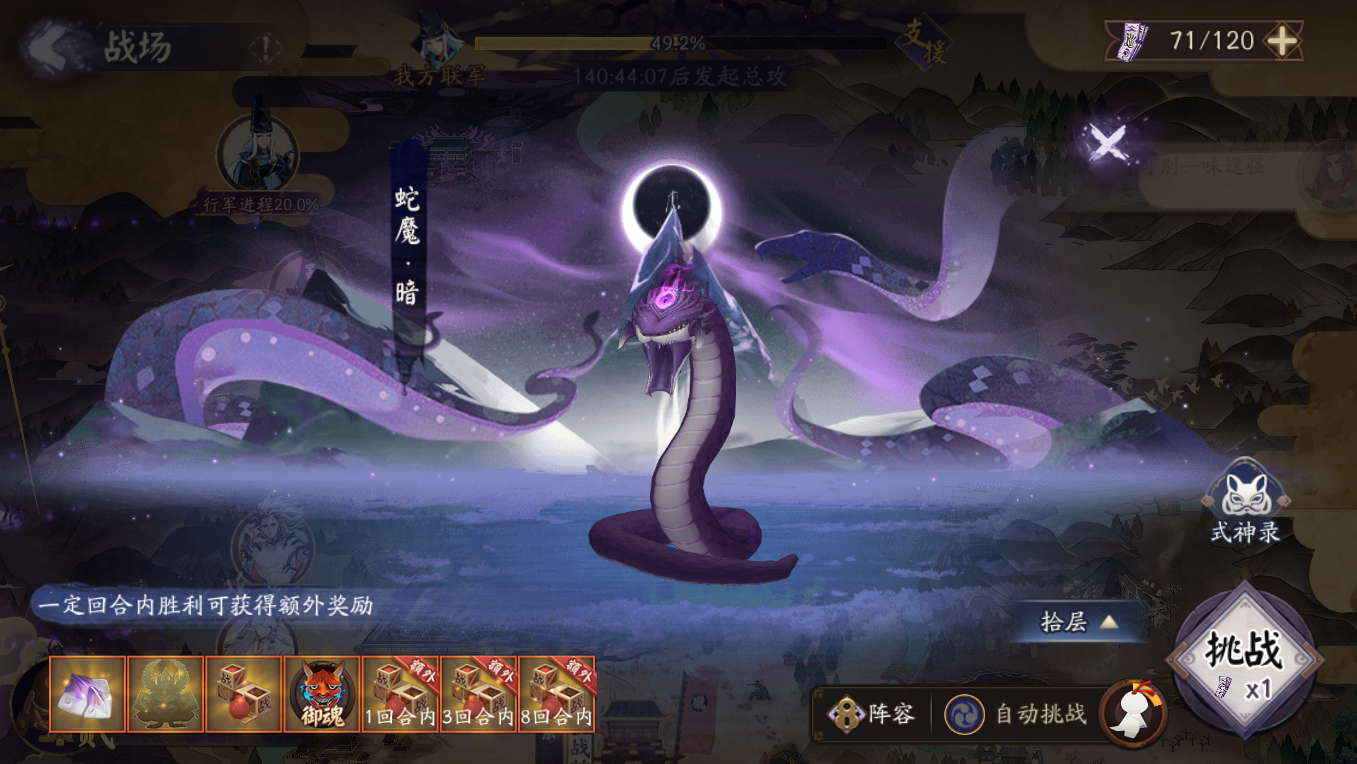Expand the 拾层 floor selector
The image size is (1357, 764).
point(1078,622)
